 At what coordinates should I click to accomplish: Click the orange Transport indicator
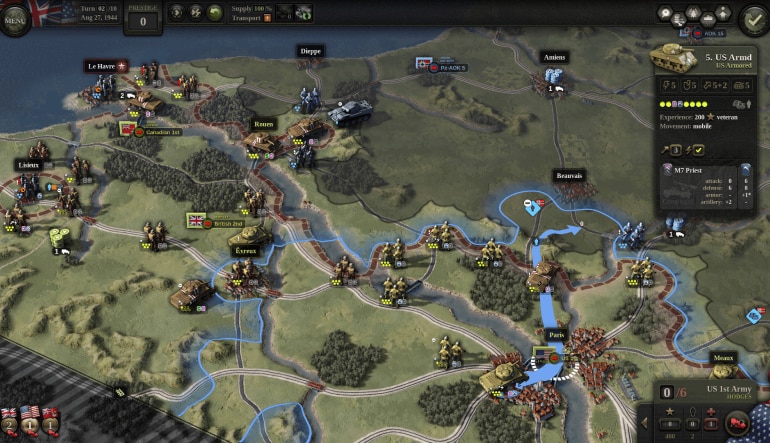coord(267,17)
